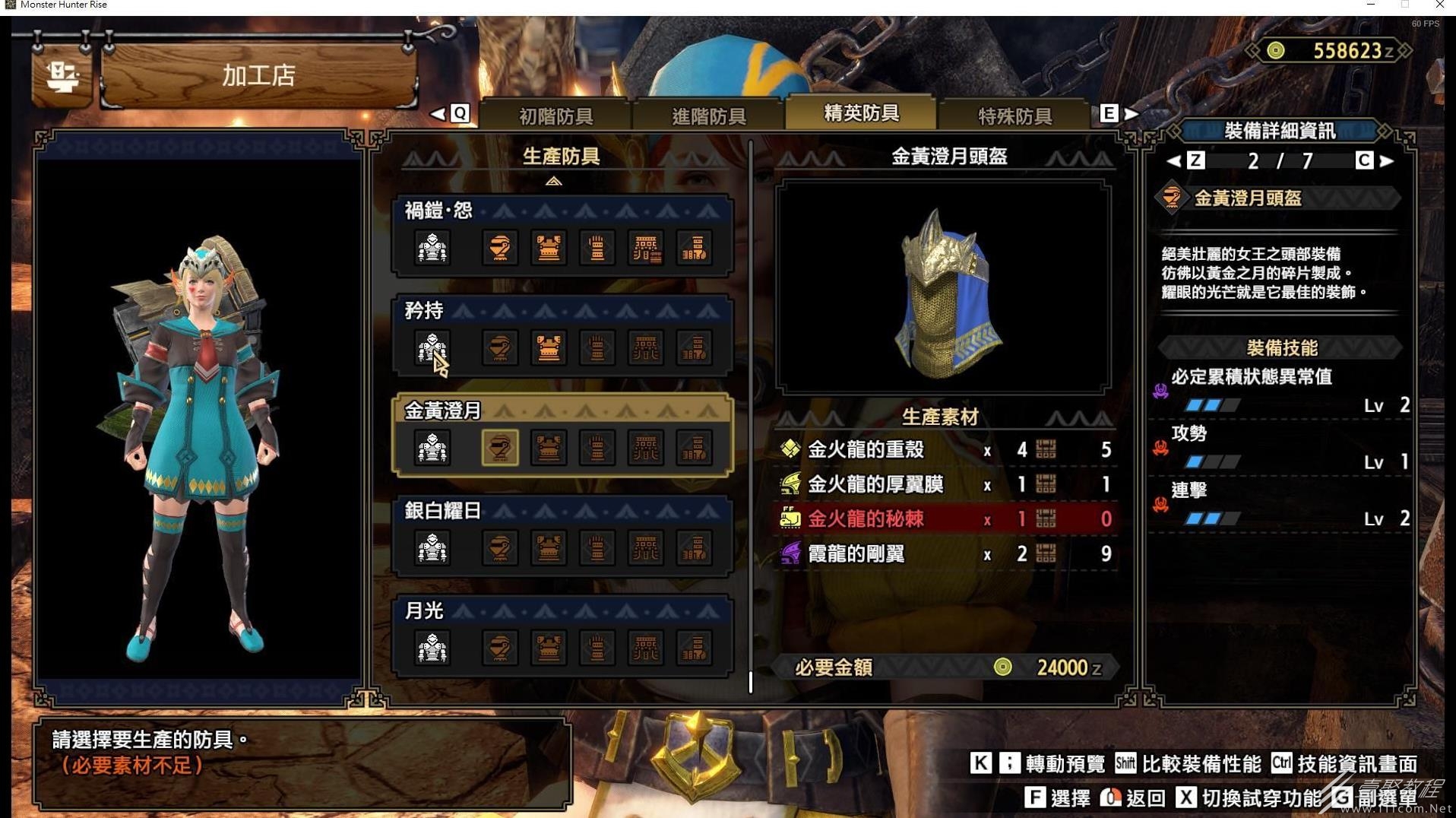Select the 禍鎧·怨 full armor set icon
The image size is (1456, 818).
tap(432, 248)
